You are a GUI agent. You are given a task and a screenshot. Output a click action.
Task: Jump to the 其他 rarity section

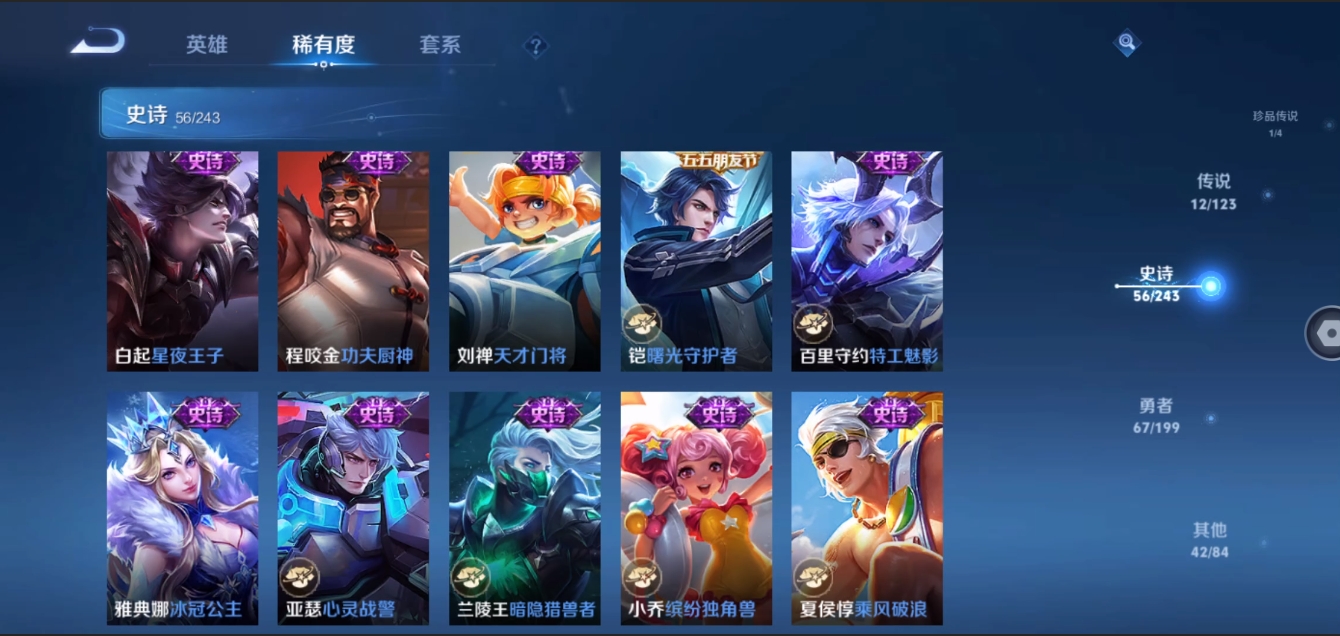click(x=1209, y=538)
